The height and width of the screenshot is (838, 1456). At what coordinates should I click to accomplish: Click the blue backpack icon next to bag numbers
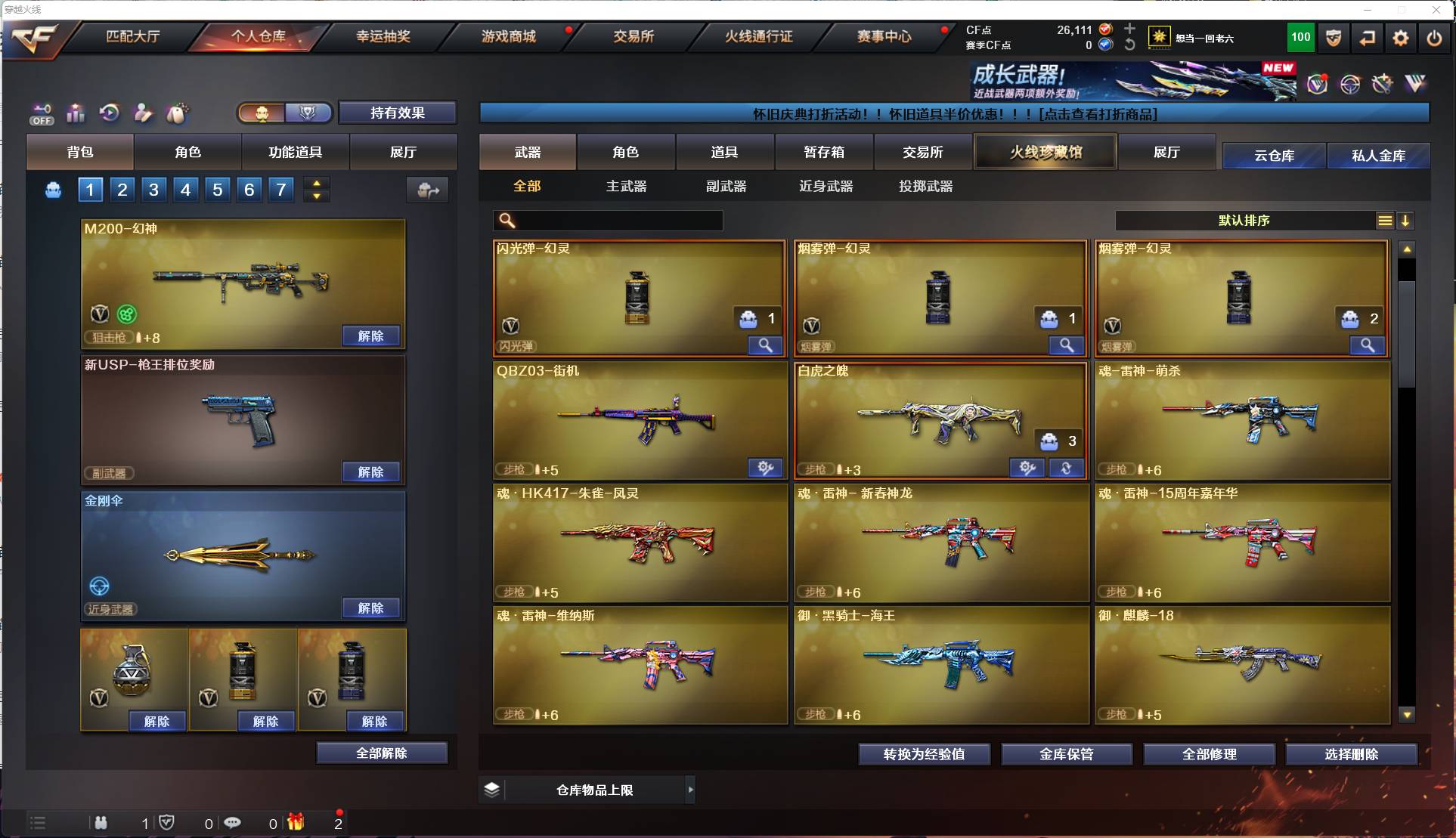pyautogui.click(x=53, y=190)
